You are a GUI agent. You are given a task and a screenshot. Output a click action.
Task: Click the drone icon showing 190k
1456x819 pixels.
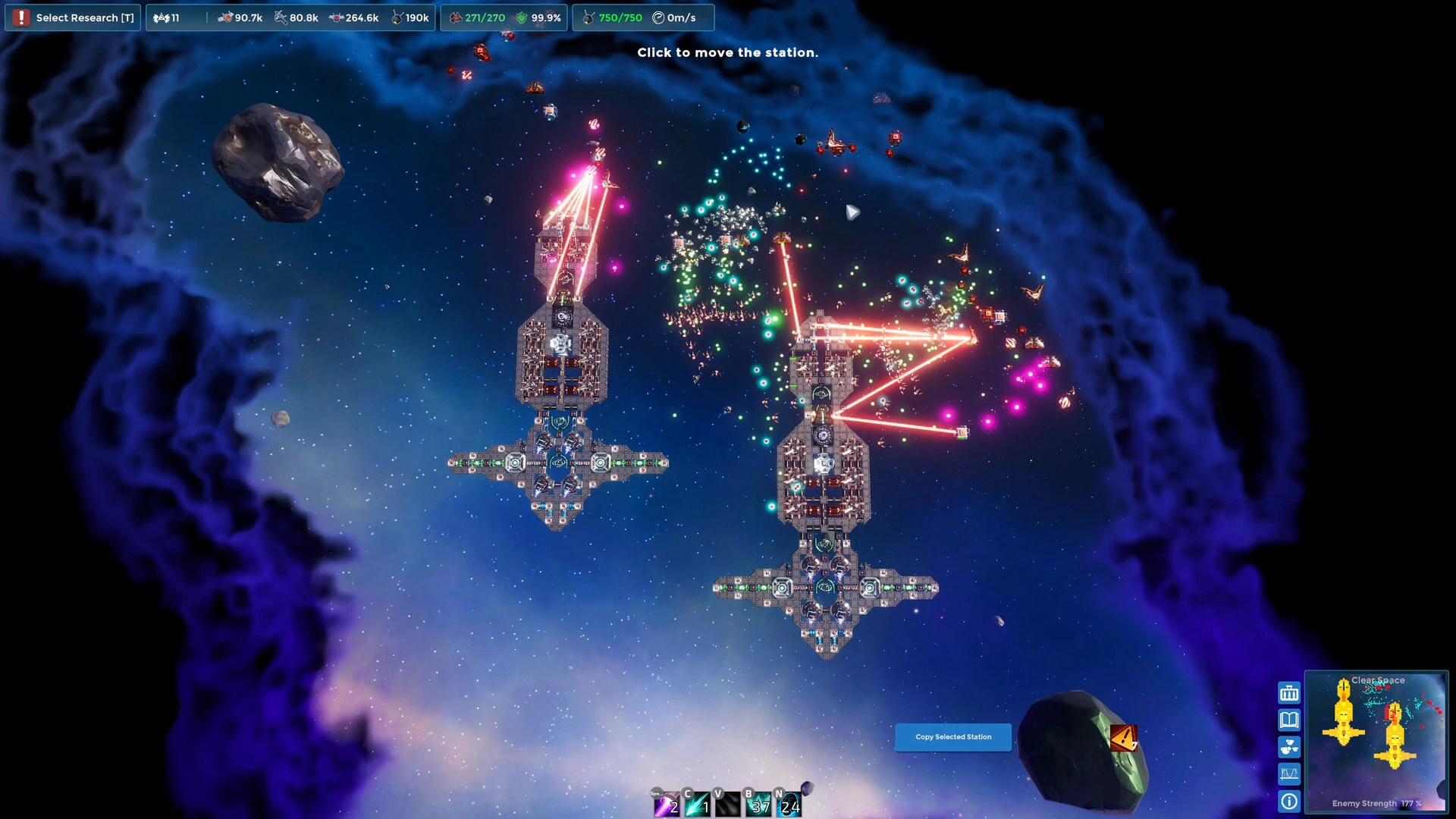tap(396, 17)
